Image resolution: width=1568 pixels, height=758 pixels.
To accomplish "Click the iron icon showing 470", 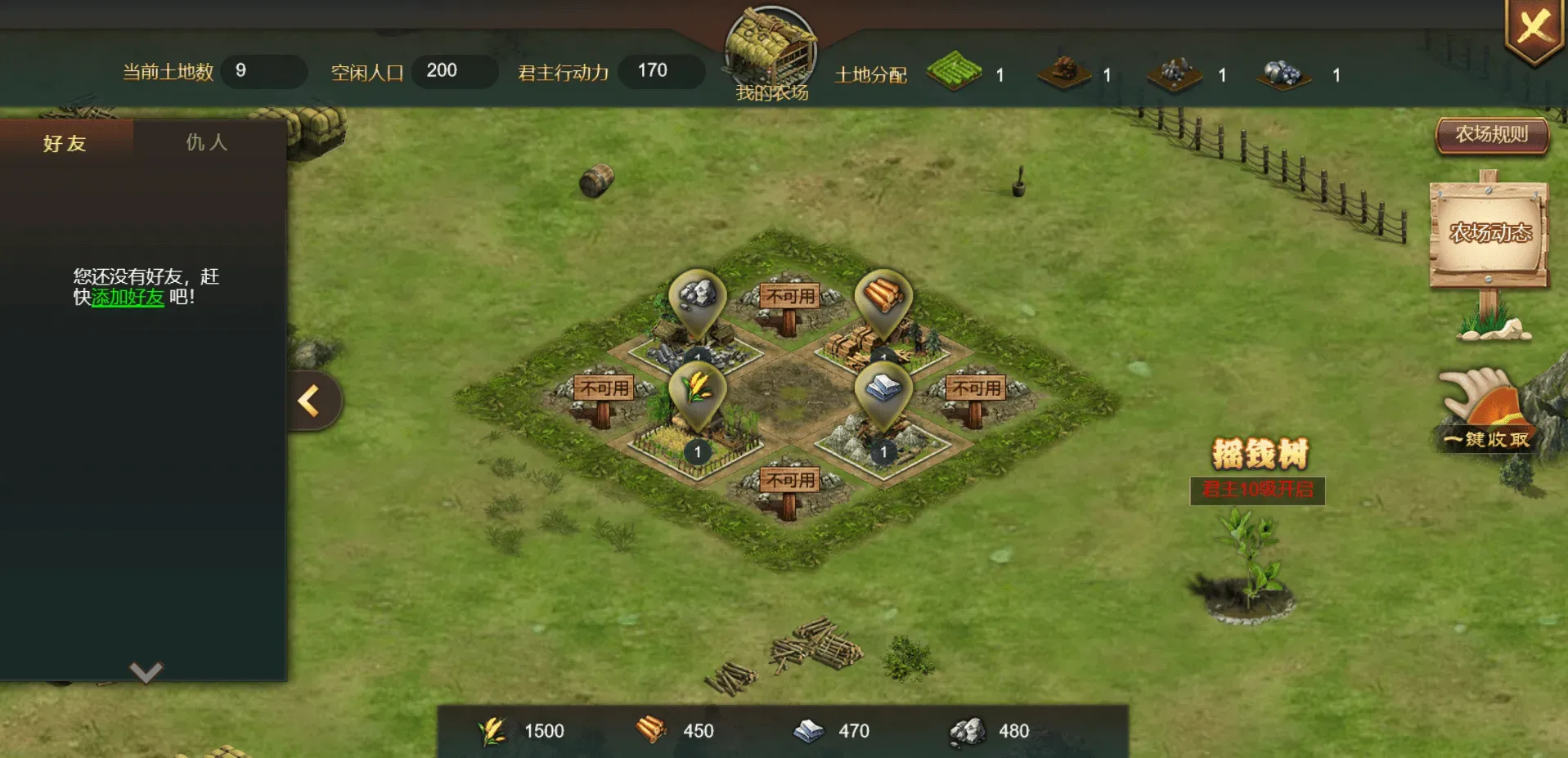I will pyautogui.click(x=809, y=730).
